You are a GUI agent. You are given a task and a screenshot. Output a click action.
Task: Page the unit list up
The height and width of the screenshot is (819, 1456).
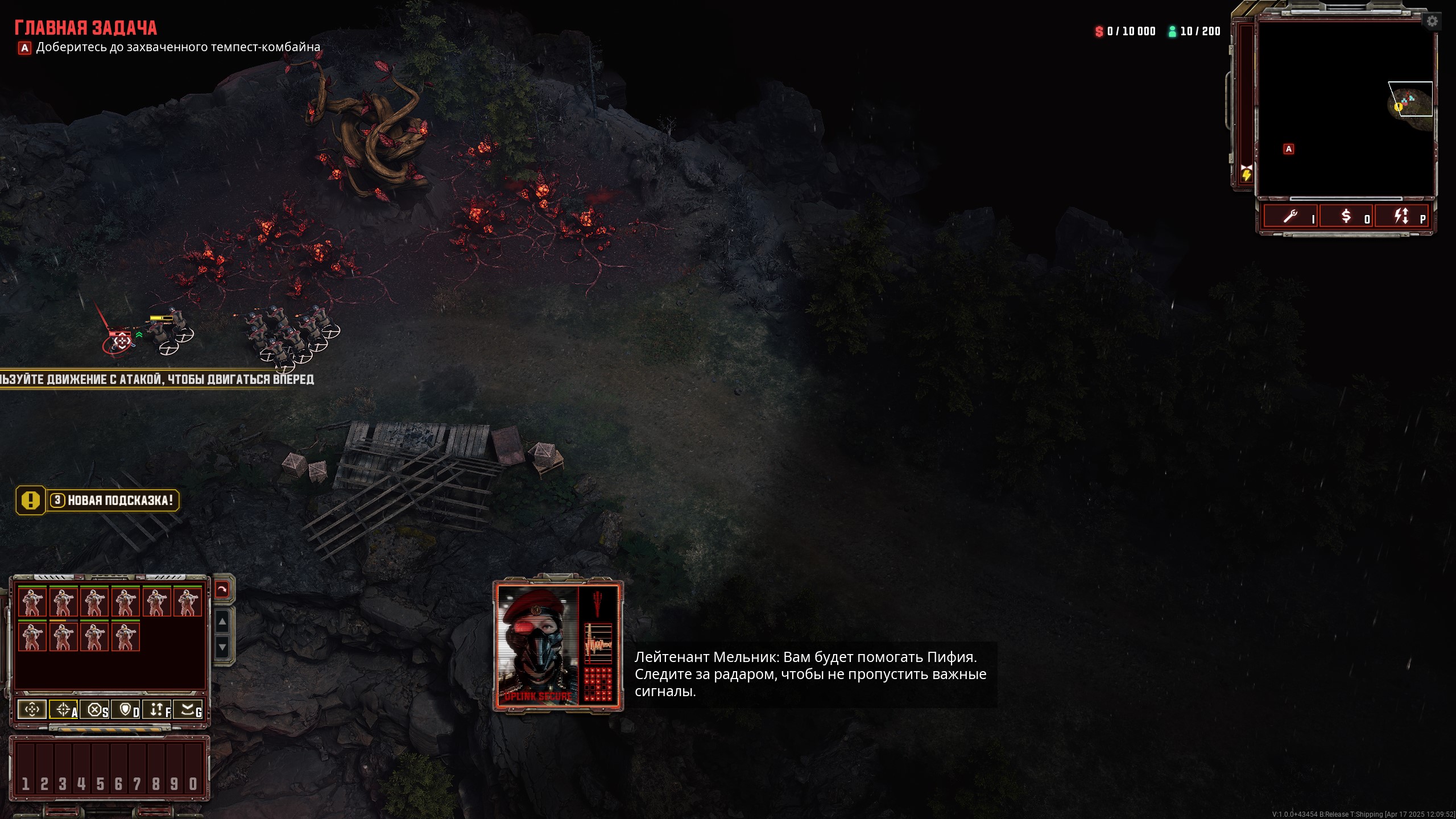pos(222,622)
